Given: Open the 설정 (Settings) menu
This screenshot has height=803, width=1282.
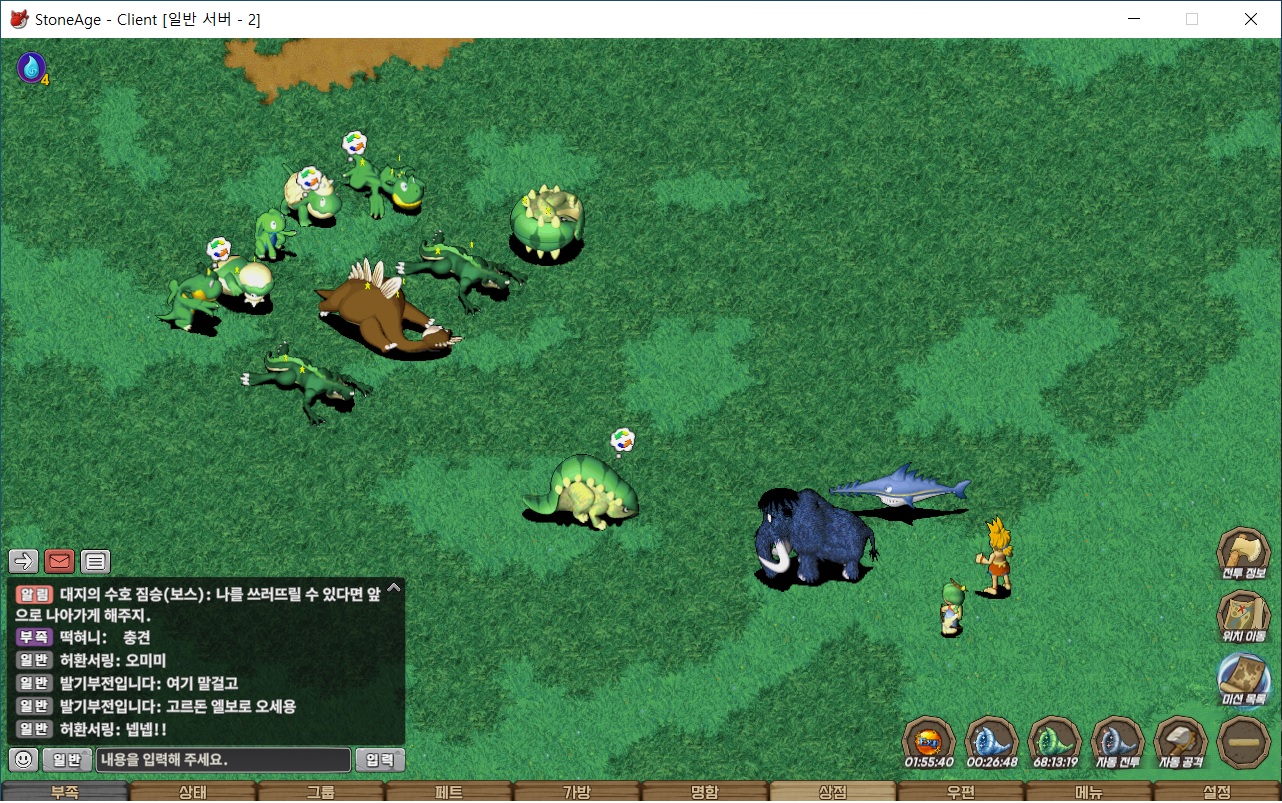Looking at the screenshot, I should click(x=1216, y=792).
